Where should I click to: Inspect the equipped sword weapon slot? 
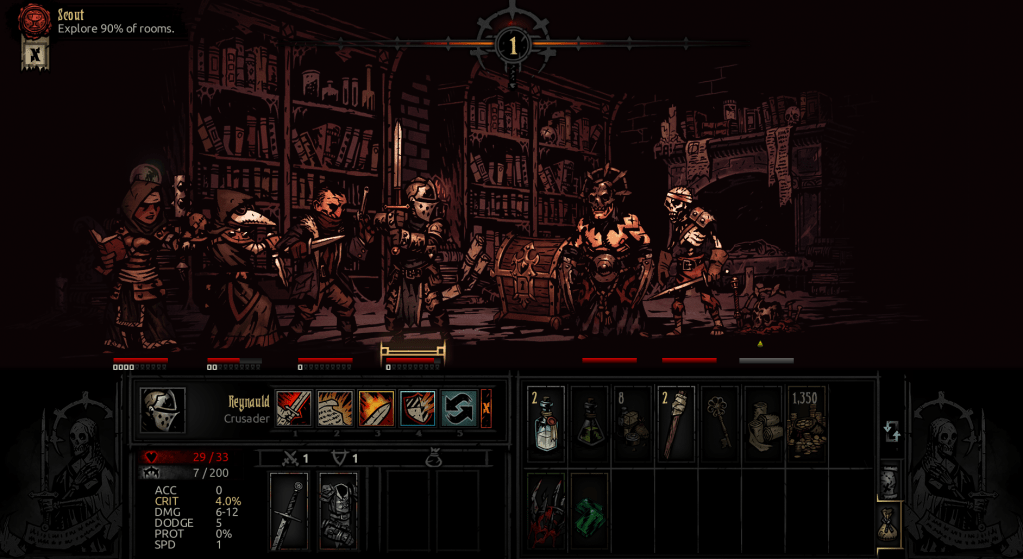point(289,511)
